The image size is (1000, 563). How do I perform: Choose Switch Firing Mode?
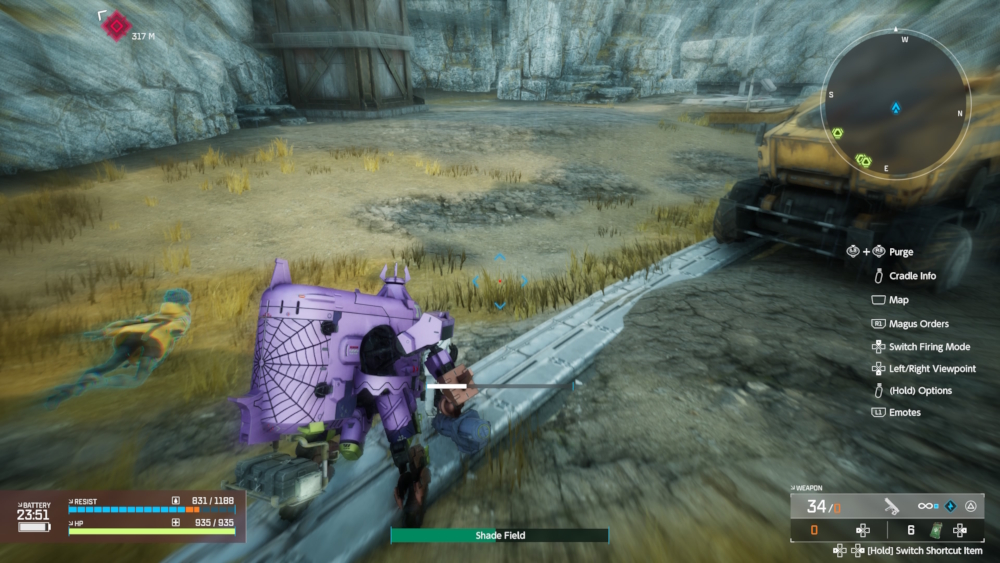pos(929,347)
